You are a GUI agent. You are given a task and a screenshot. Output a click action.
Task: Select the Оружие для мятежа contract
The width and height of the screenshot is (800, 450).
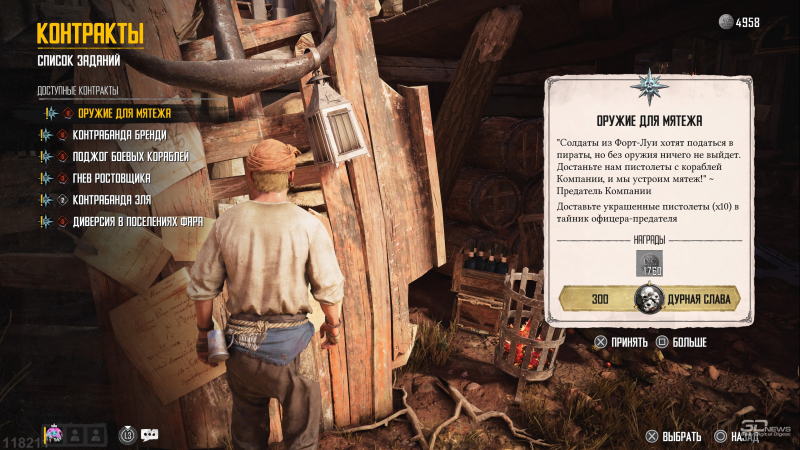(124, 113)
